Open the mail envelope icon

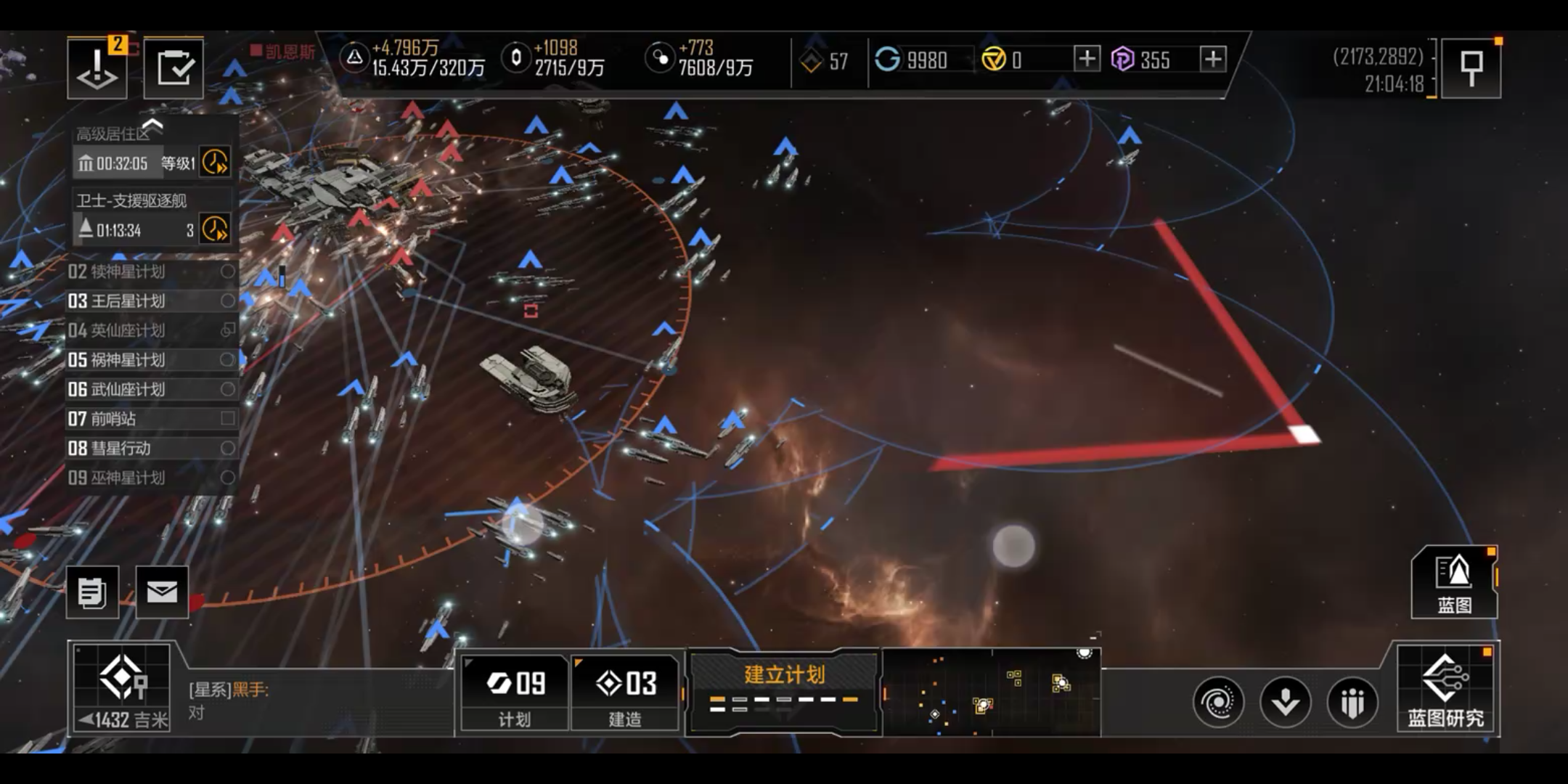(x=162, y=592)
